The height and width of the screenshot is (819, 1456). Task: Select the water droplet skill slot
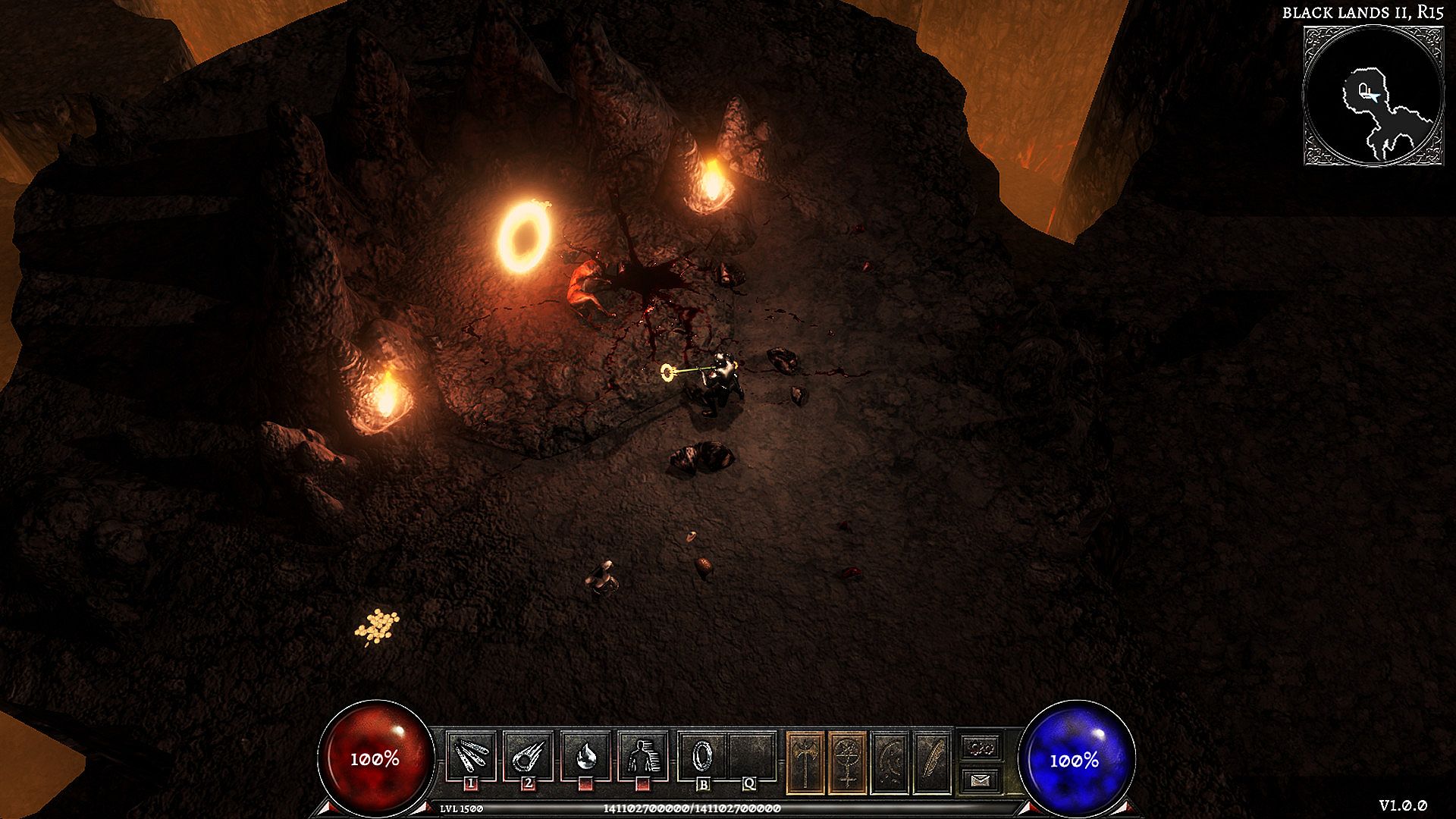tap(585, 756)
